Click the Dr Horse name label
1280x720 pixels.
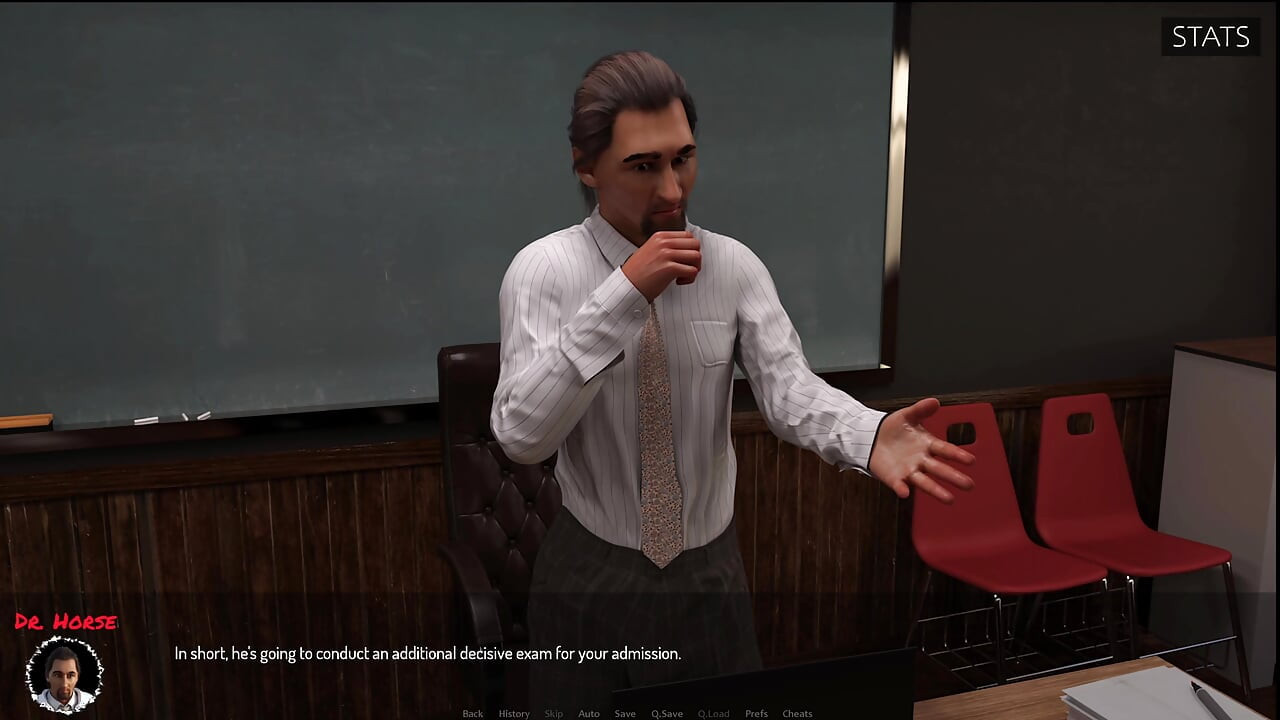(67, 620)
